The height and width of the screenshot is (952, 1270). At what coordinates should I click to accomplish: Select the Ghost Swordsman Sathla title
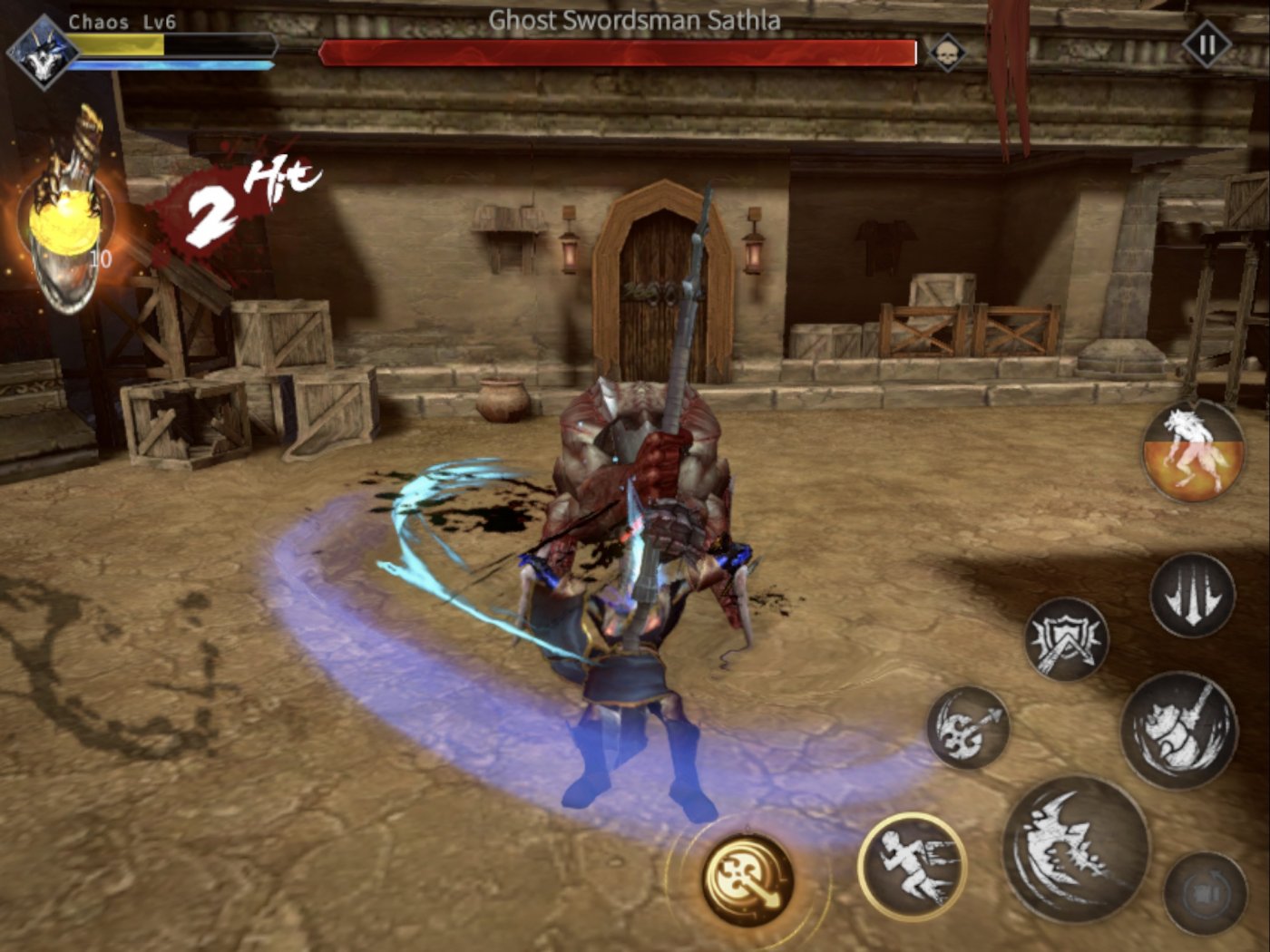click(x=633, y=18)
